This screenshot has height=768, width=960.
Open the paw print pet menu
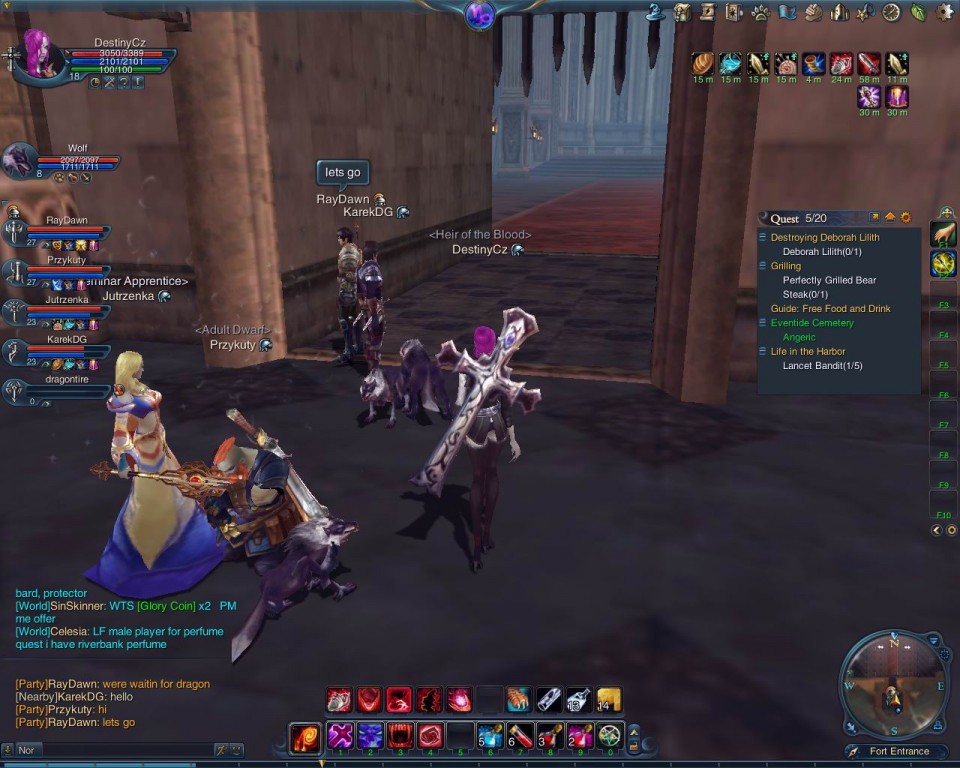point(760,12)
